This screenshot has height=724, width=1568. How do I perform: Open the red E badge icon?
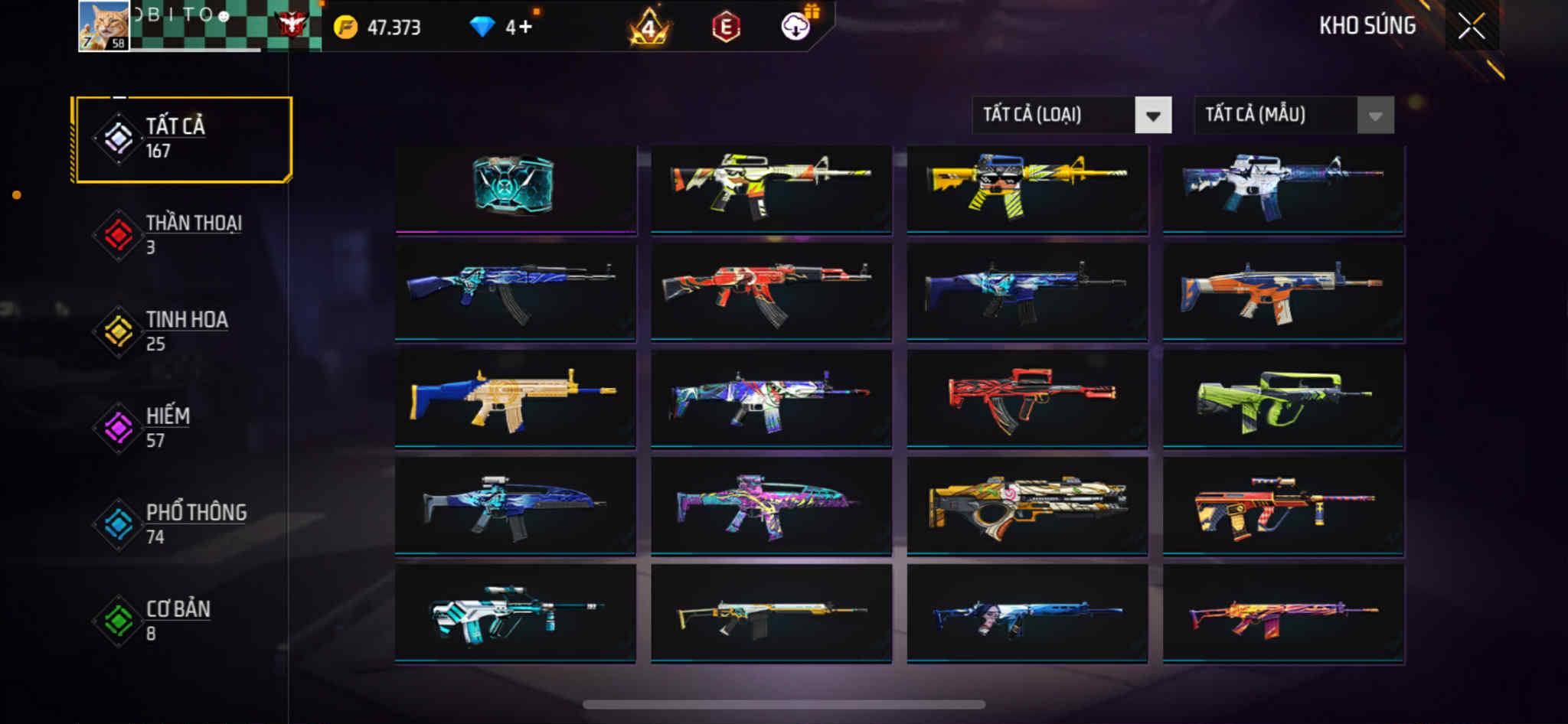(x=725, y=28)
